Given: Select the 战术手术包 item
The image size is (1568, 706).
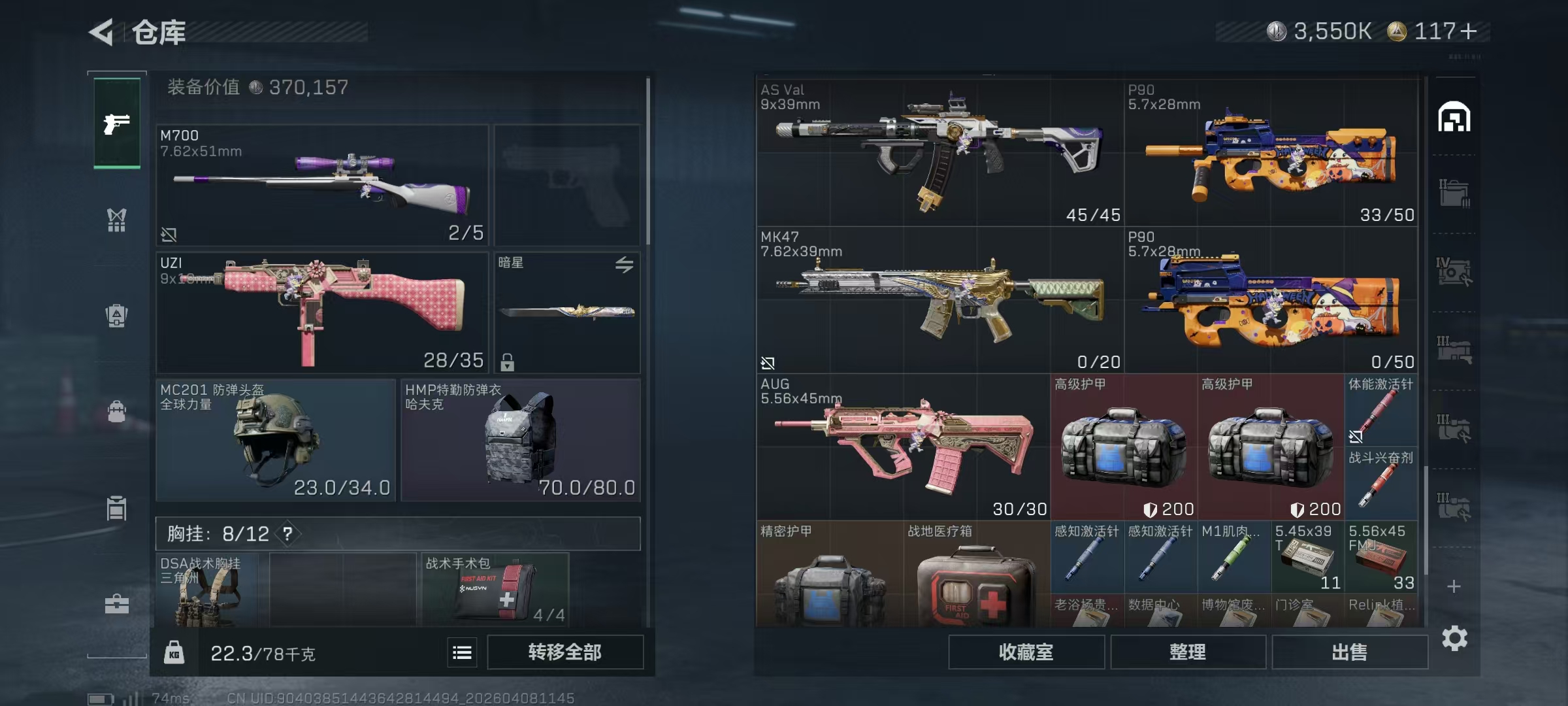Looking at the screenshot, I should pos(495,590).
